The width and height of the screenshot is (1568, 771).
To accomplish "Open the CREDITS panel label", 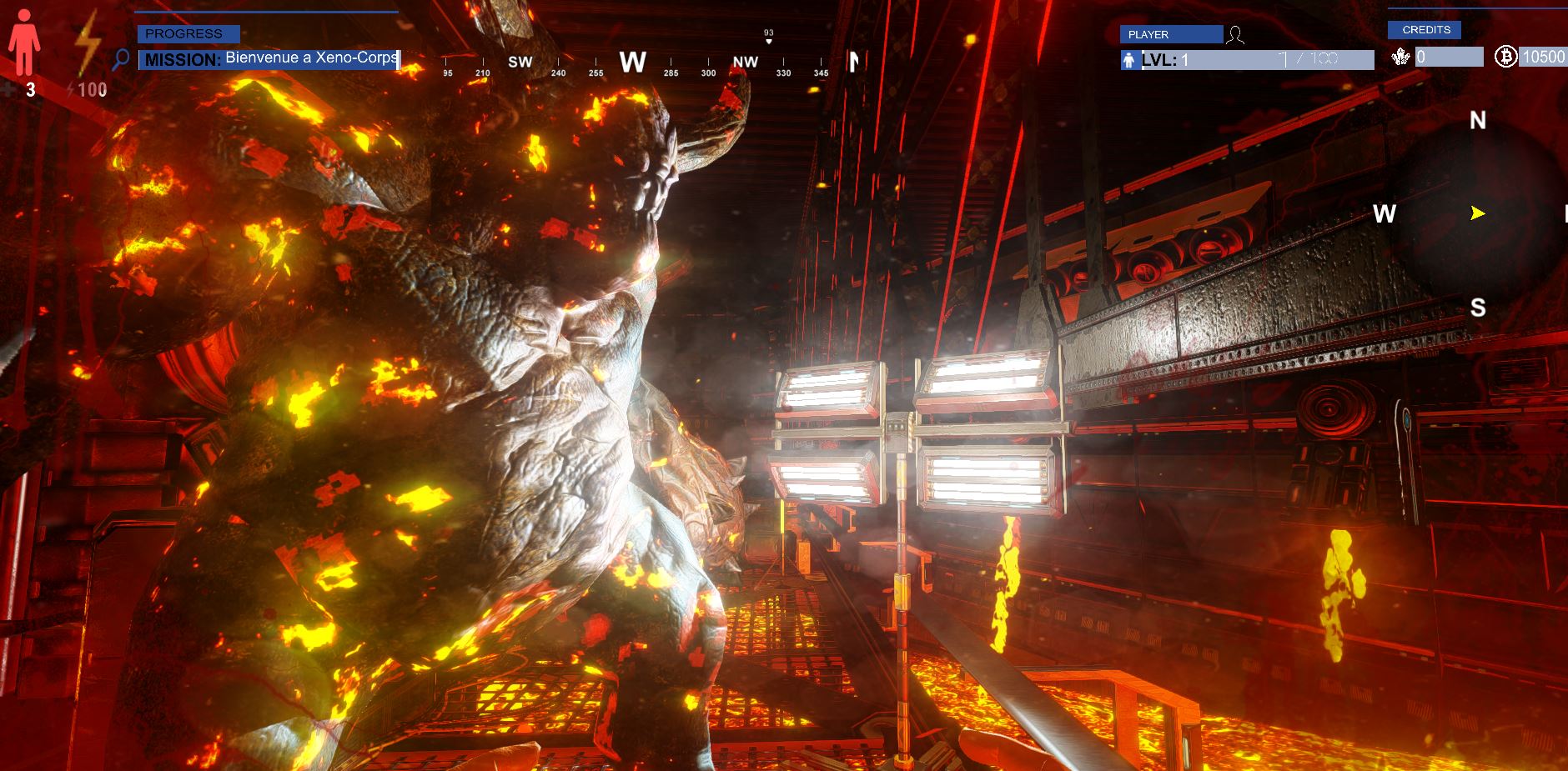I will tap(1425, 30).
